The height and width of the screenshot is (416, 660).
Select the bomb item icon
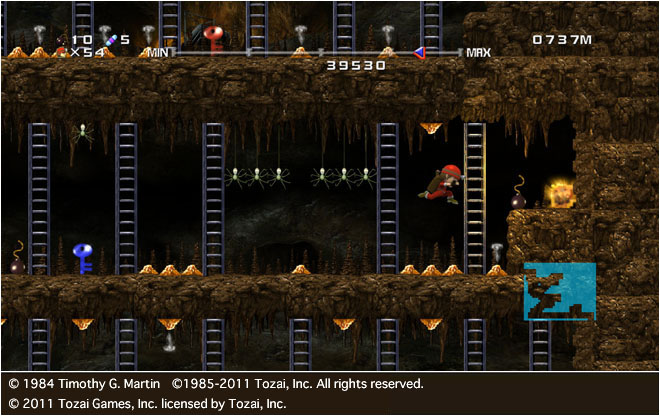pos(61,39)
